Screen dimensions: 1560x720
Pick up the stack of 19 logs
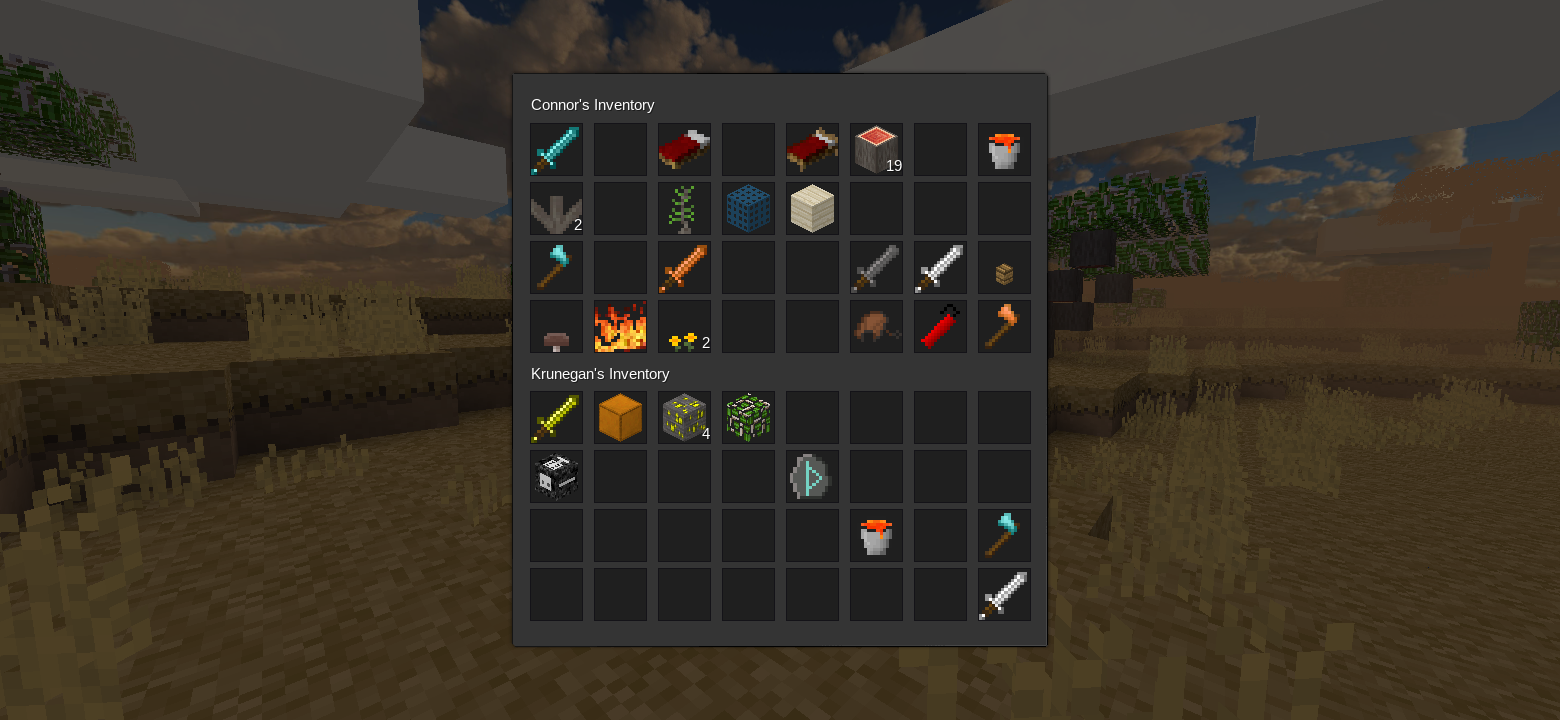pyautogui.click(x=876, y=150)
